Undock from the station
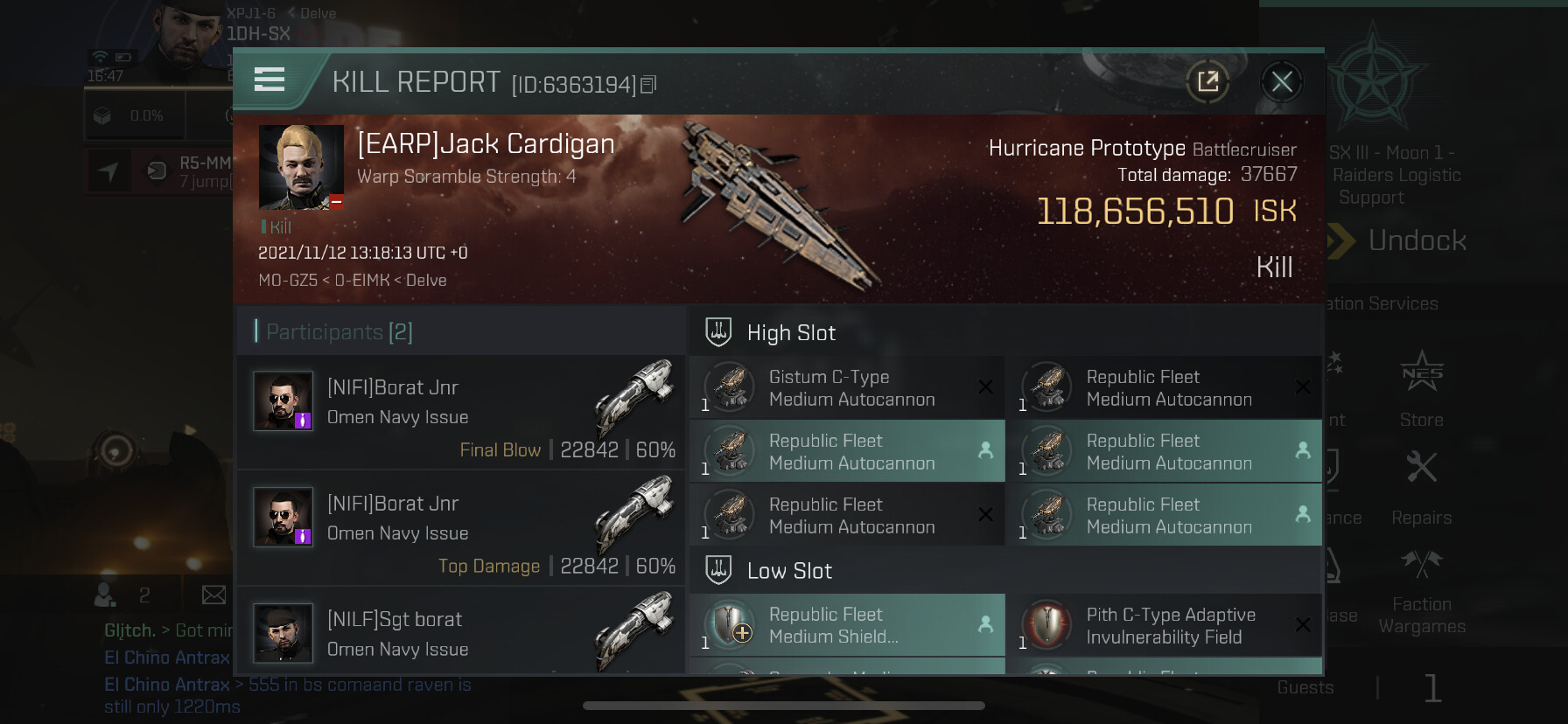 click(1416, 240)
